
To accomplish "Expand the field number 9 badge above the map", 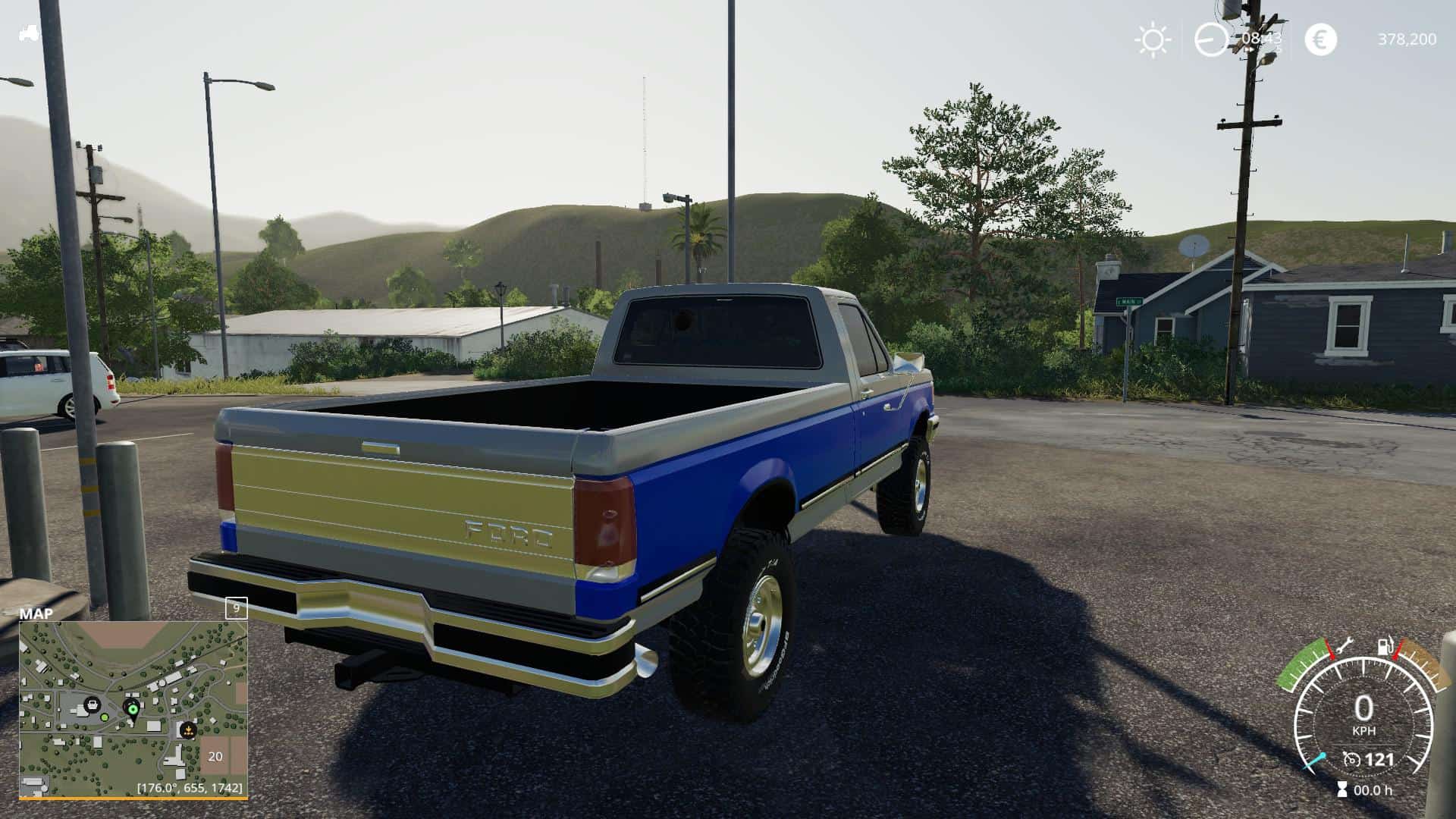I will pyautogui.click(x=236, y=608).
